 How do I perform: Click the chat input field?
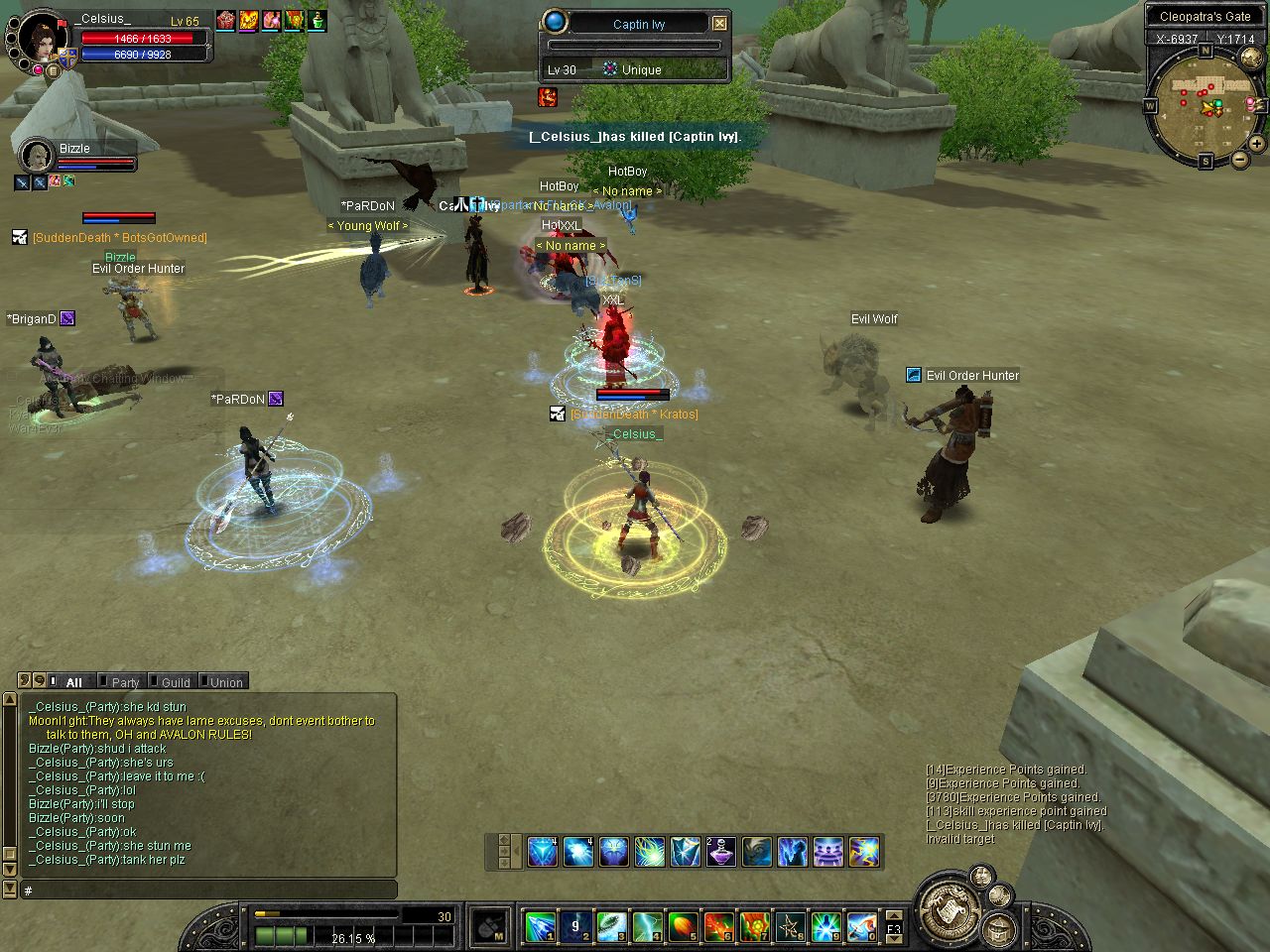208,891
